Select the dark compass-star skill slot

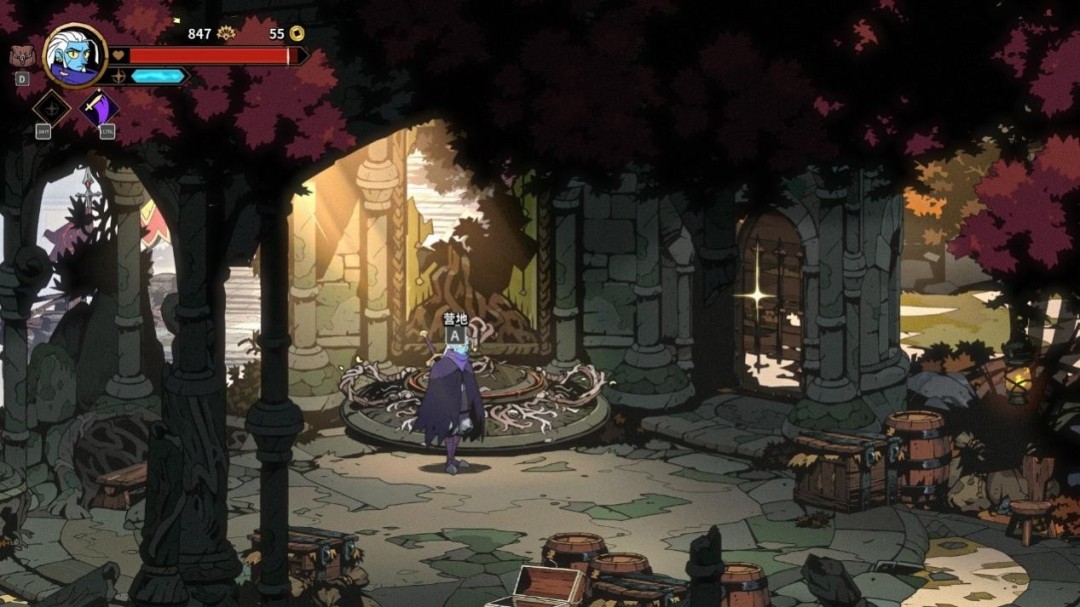[51, 108]
